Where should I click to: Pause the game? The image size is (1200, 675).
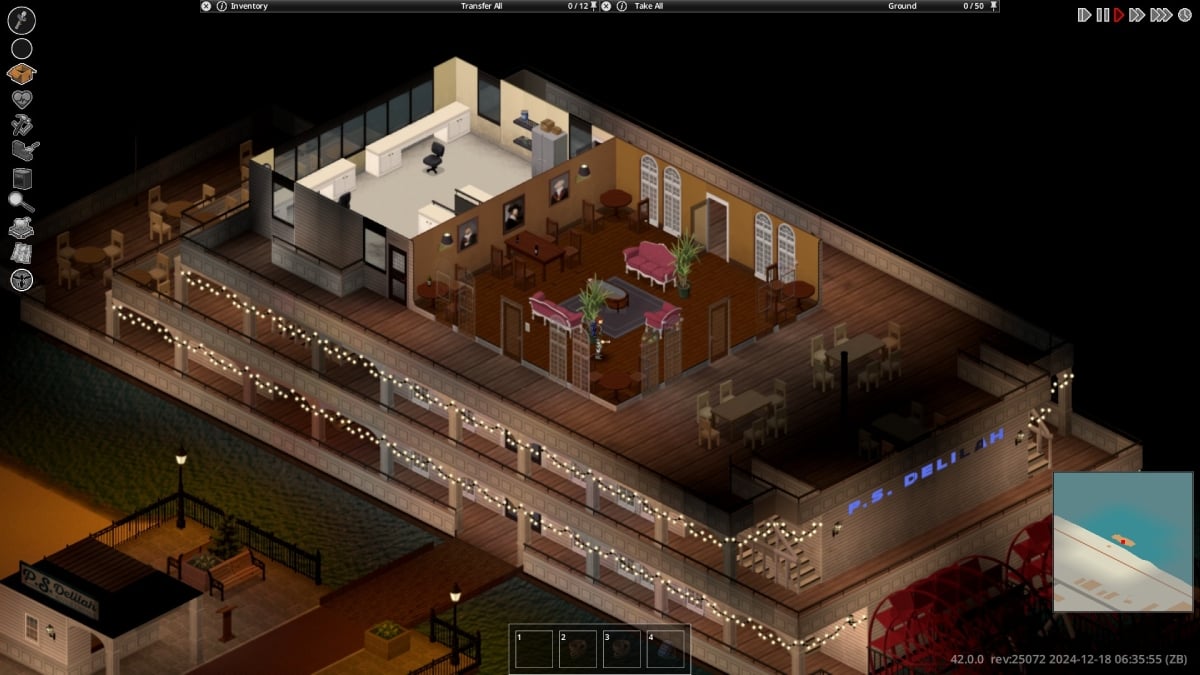coord(1102,15)
